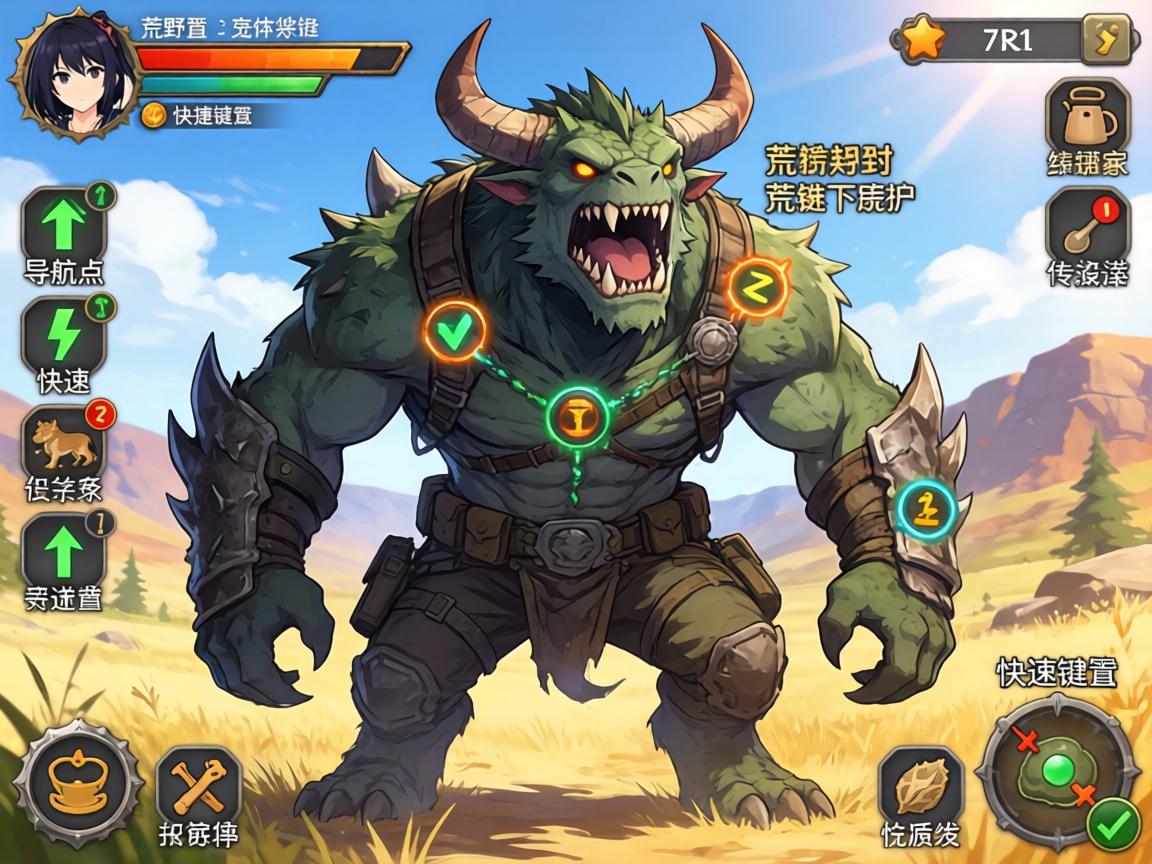Select the leaf item slot
The width and height of the screenshot is (1152, 864).
click(x=921, y=787)
